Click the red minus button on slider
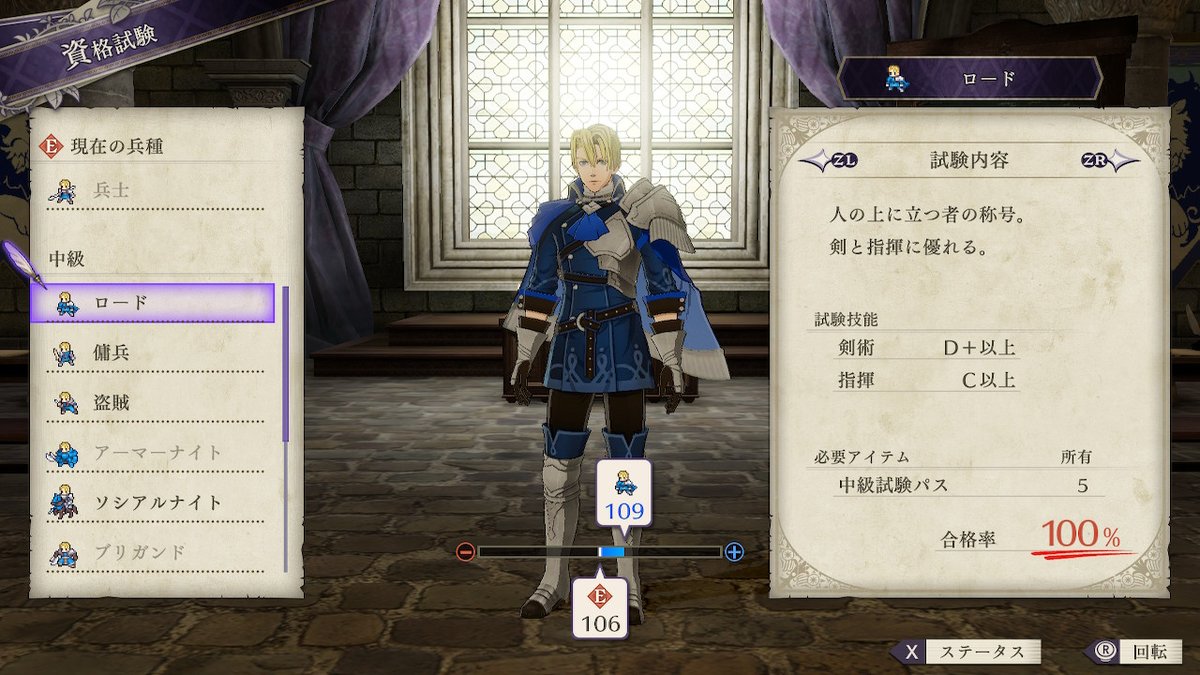This screenshot has width=1200, height=675. 465,552
